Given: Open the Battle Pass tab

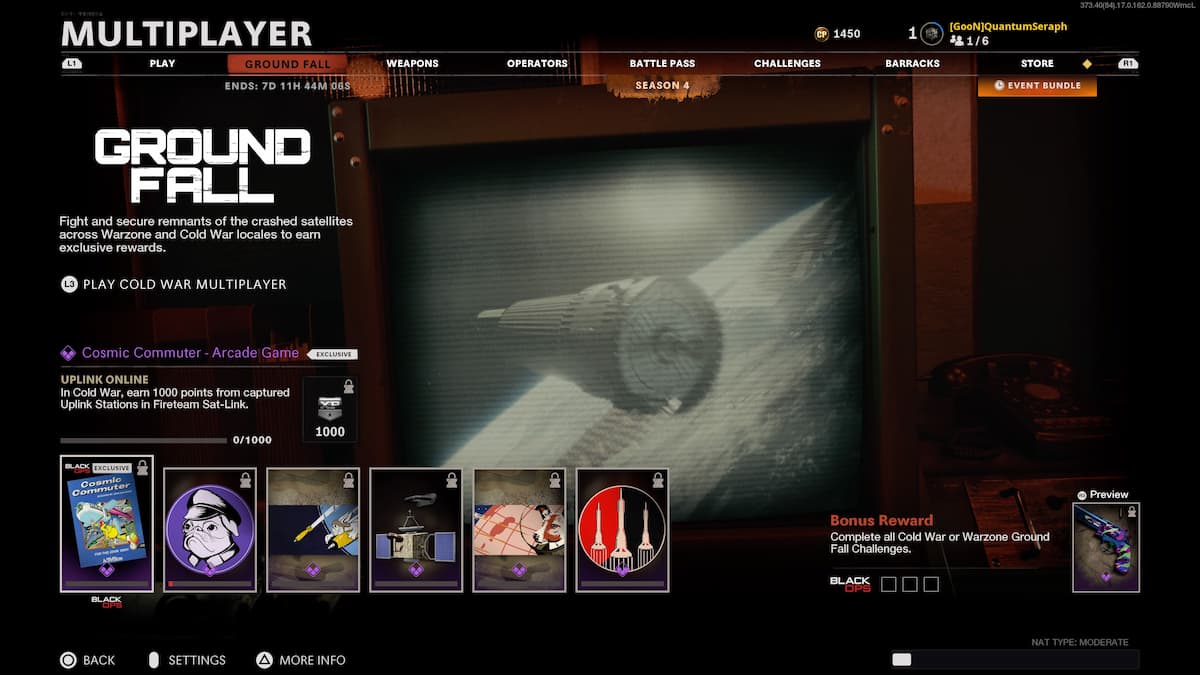Looking at the screenshot, I should click(x=662, y=63).
